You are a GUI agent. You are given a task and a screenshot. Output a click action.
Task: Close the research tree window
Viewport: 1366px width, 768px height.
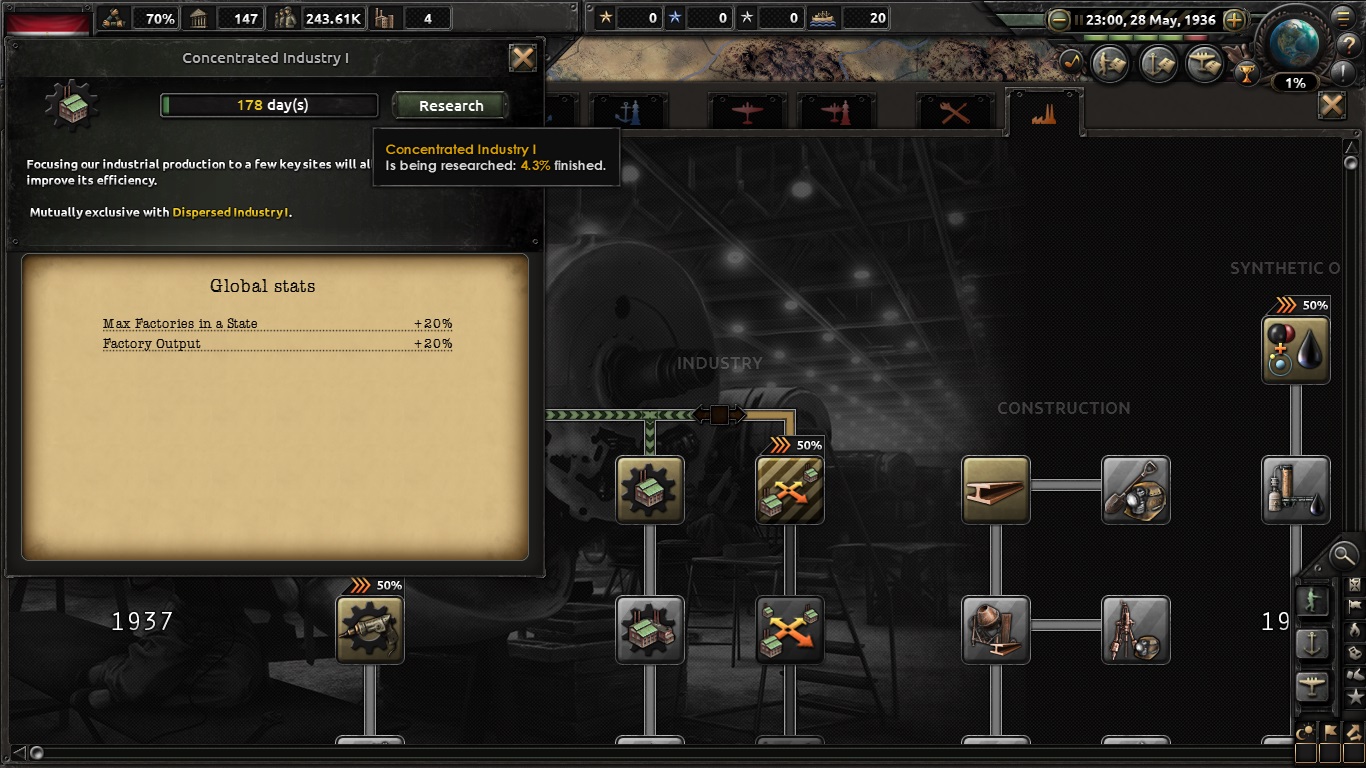point(1331,105)
